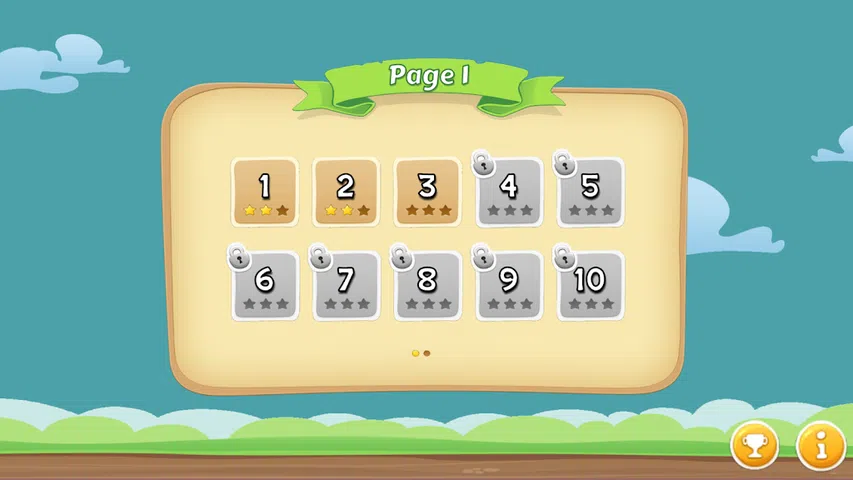Image resolution: width=853 pixels, height=480 pixels.
Task: Start level 3
Action: (x=427, y=191)
